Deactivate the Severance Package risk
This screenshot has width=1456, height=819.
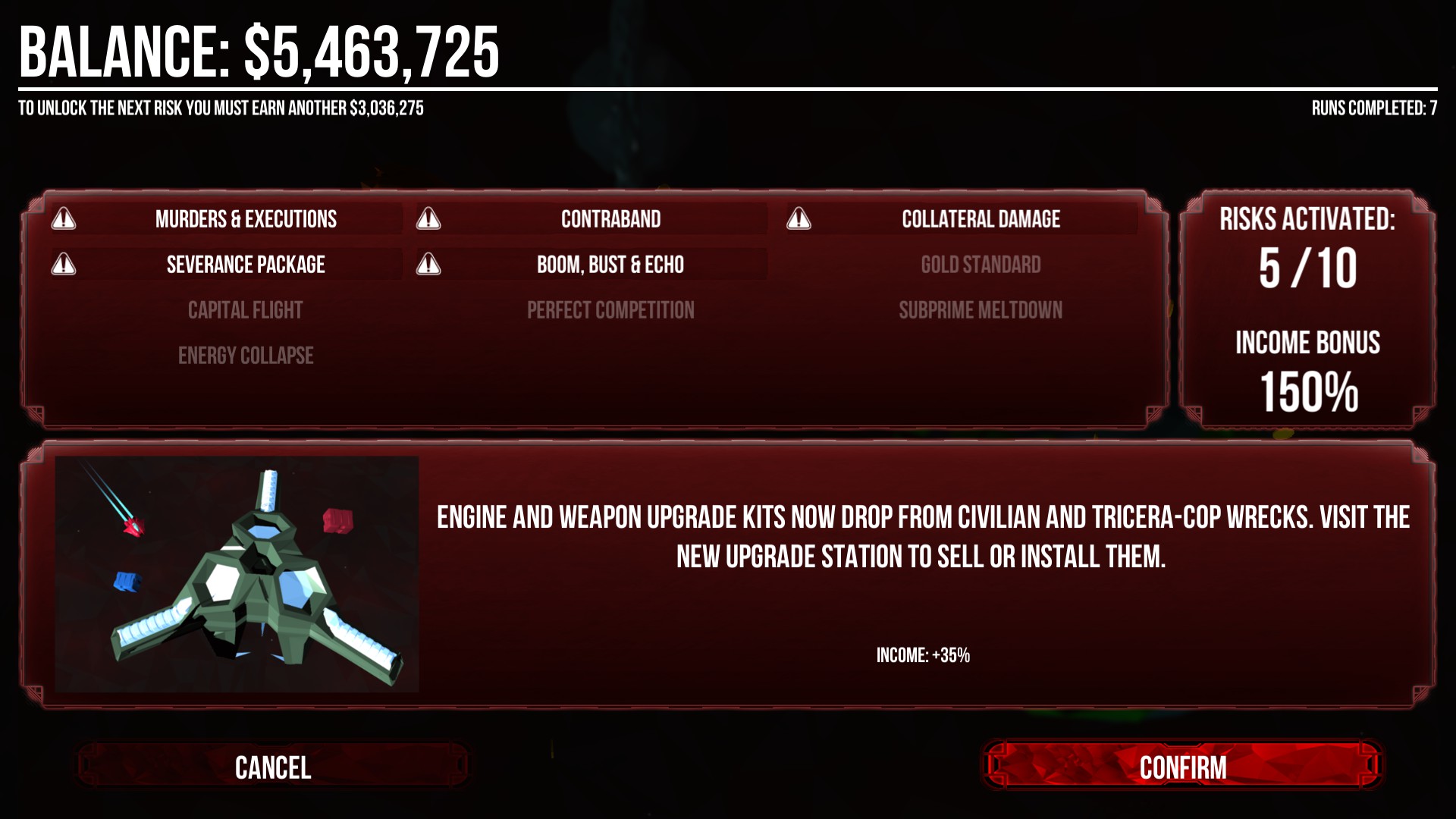coord(246,265)
